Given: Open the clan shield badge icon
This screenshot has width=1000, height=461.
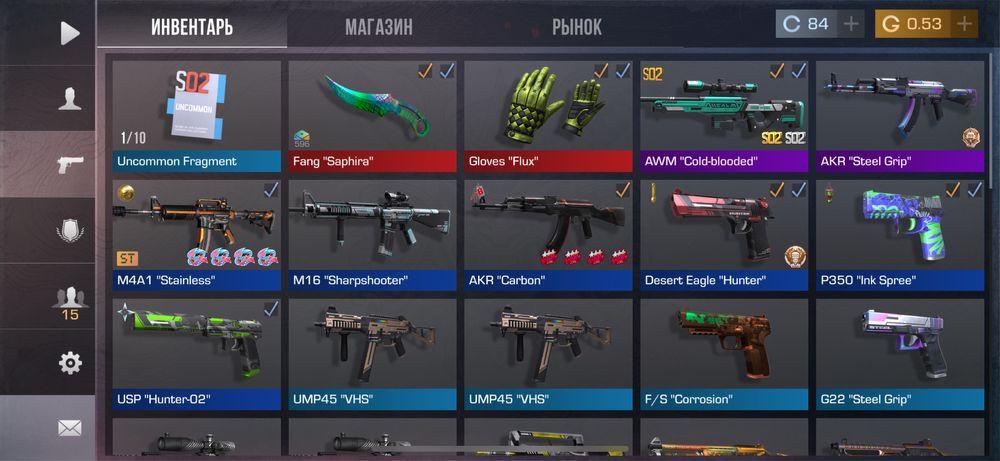Looking at the screenshot, I should 69,230.
